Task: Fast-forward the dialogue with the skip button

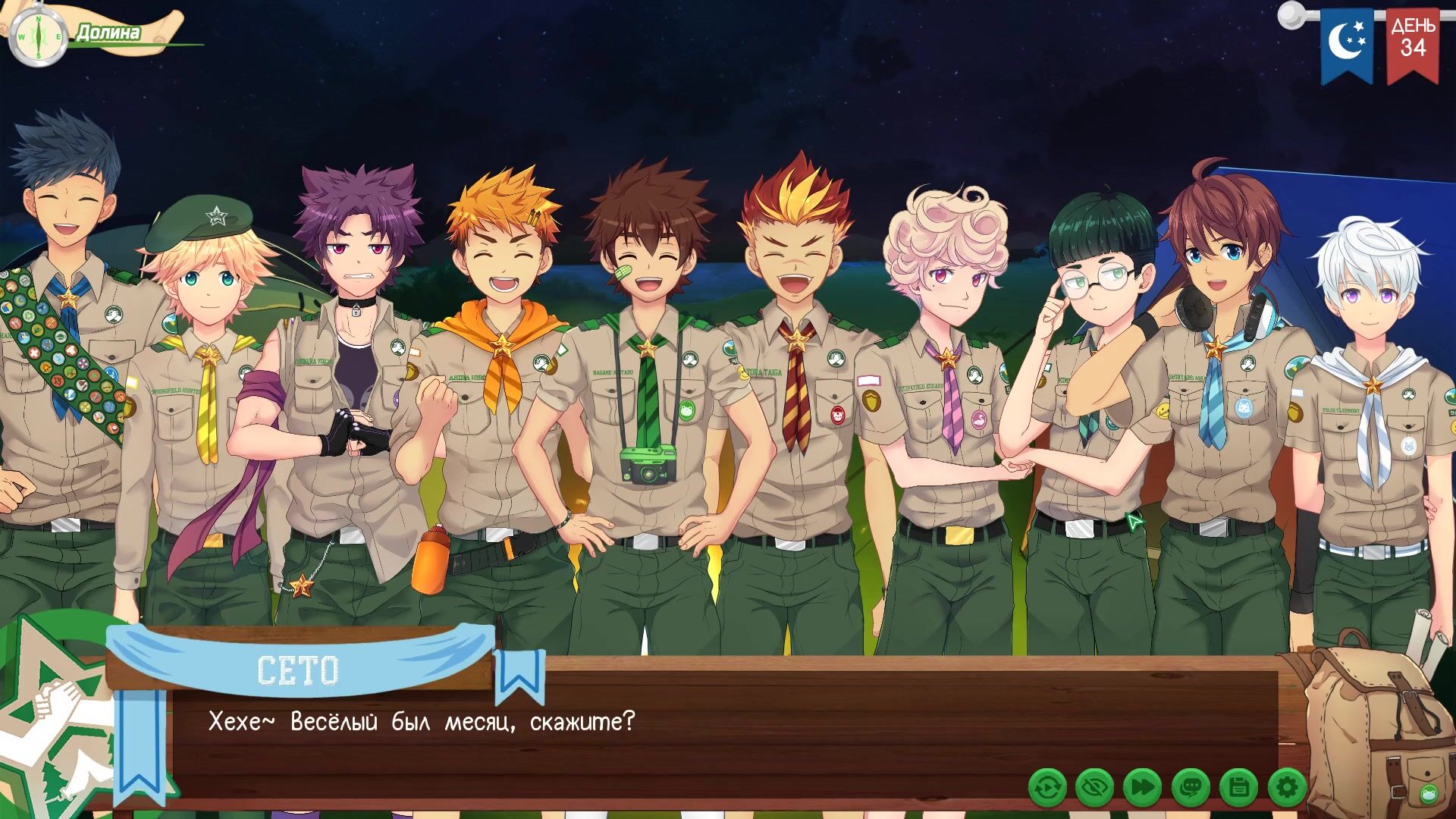Action: coord(1142,789)
